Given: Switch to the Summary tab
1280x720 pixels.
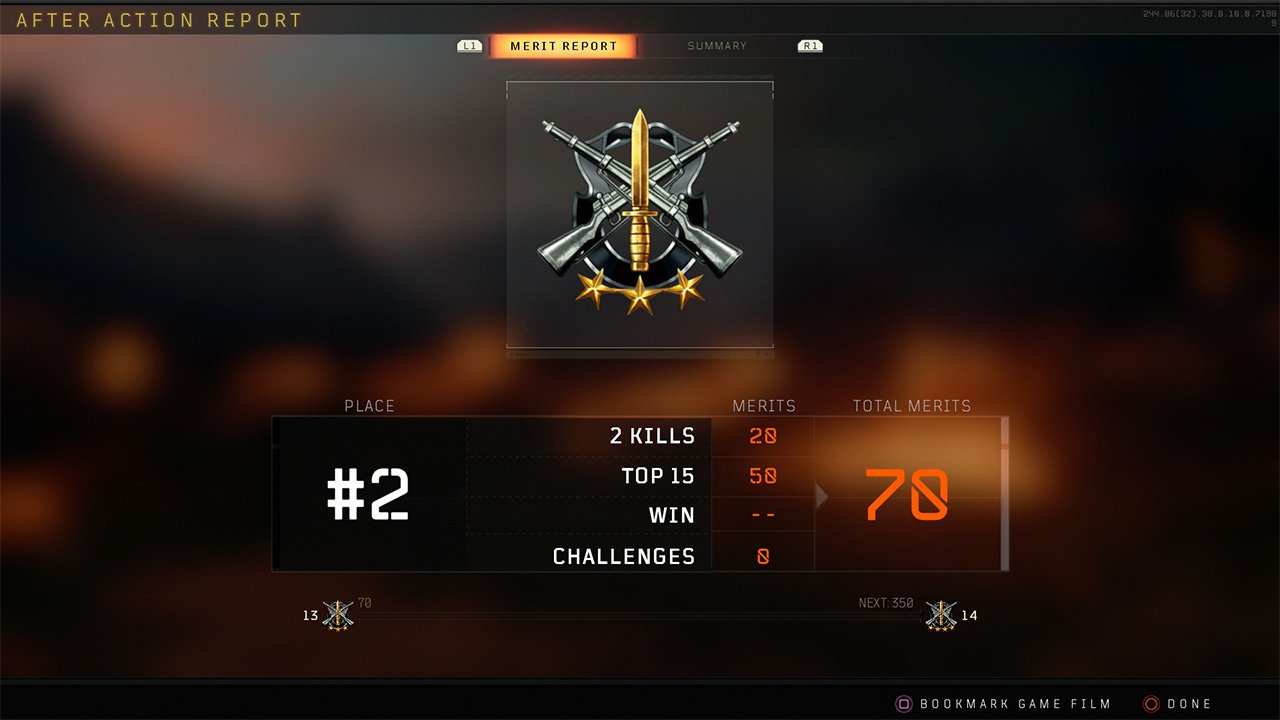Looking at the screenshot, I should point(717,45).
